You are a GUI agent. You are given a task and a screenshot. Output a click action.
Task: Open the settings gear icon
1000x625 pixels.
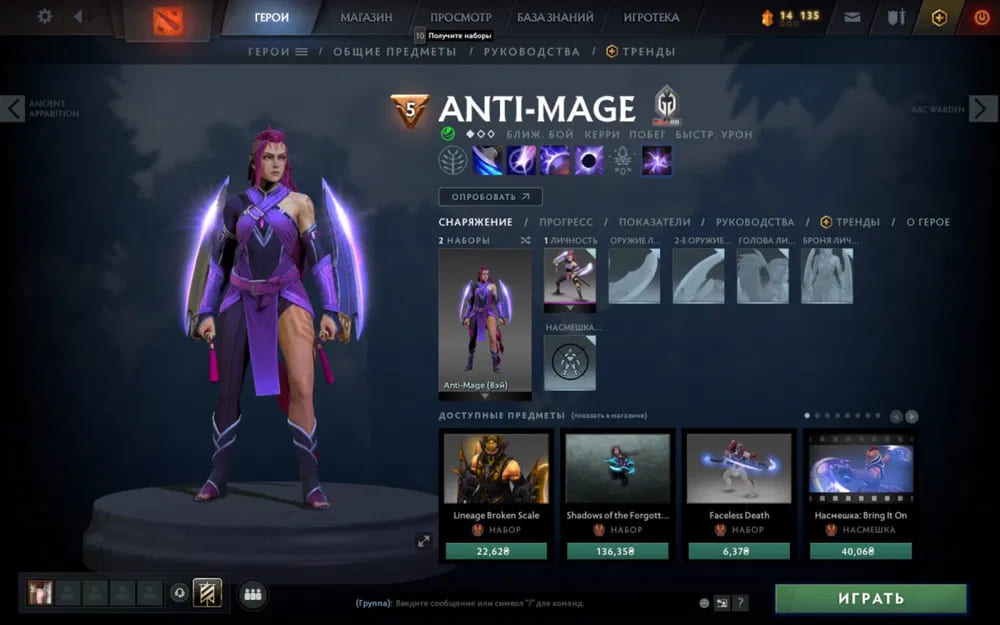(x=44, y=17)
